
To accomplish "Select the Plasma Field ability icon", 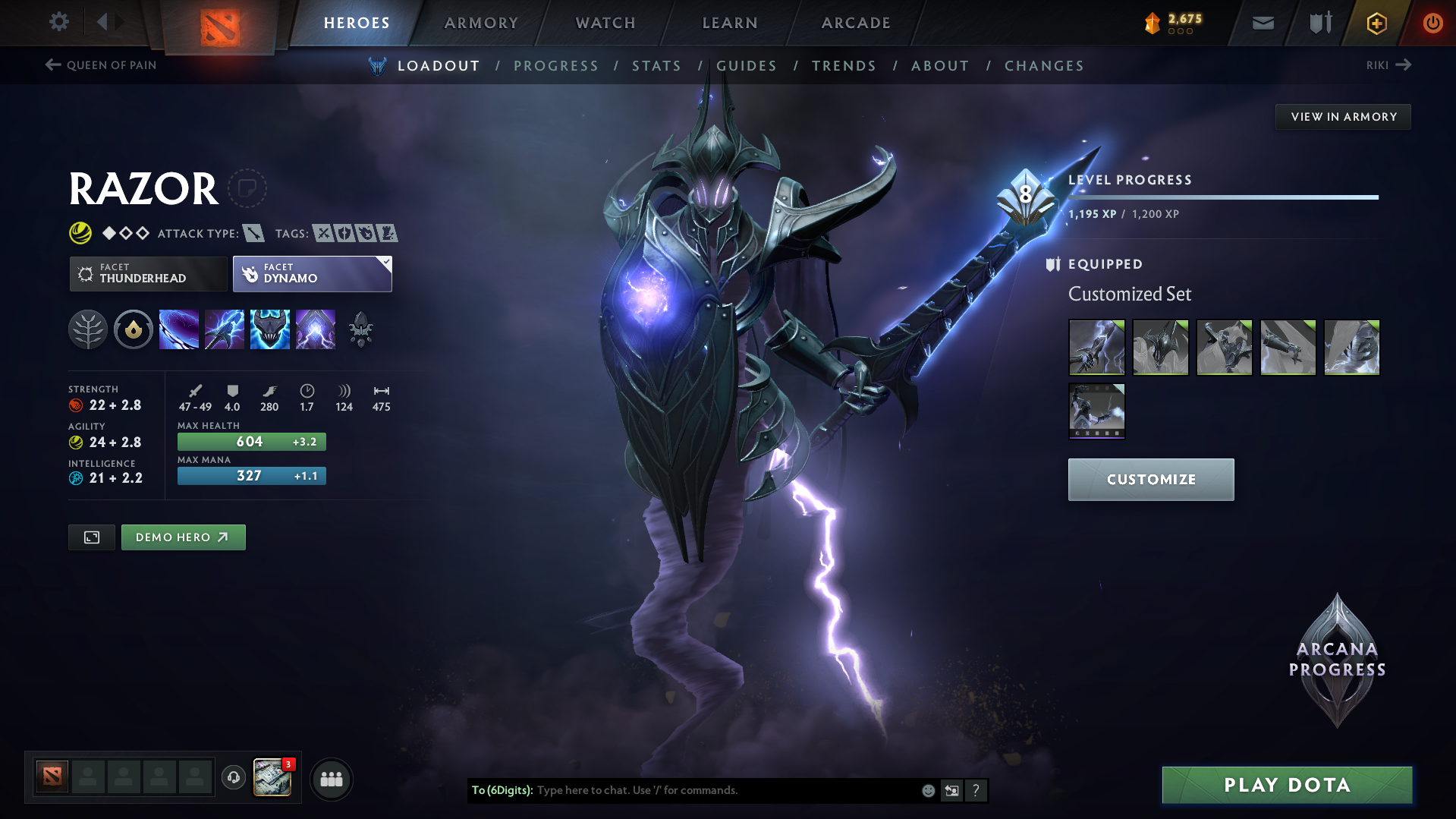I will pos(179,329).
